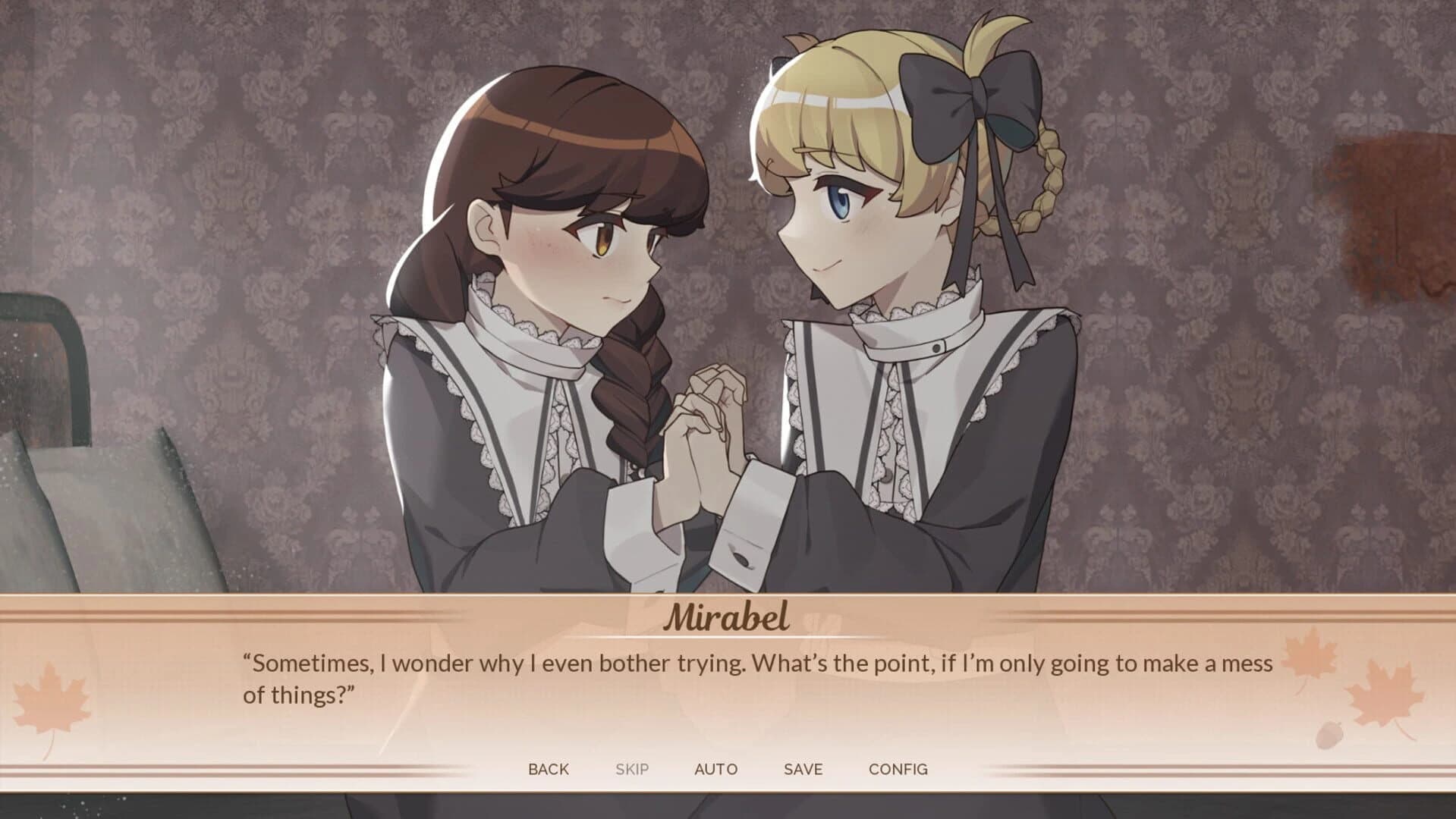This screenshot has width=1456, height=819.
Task: Open the CONFIG settings menu
Action: 899,768
